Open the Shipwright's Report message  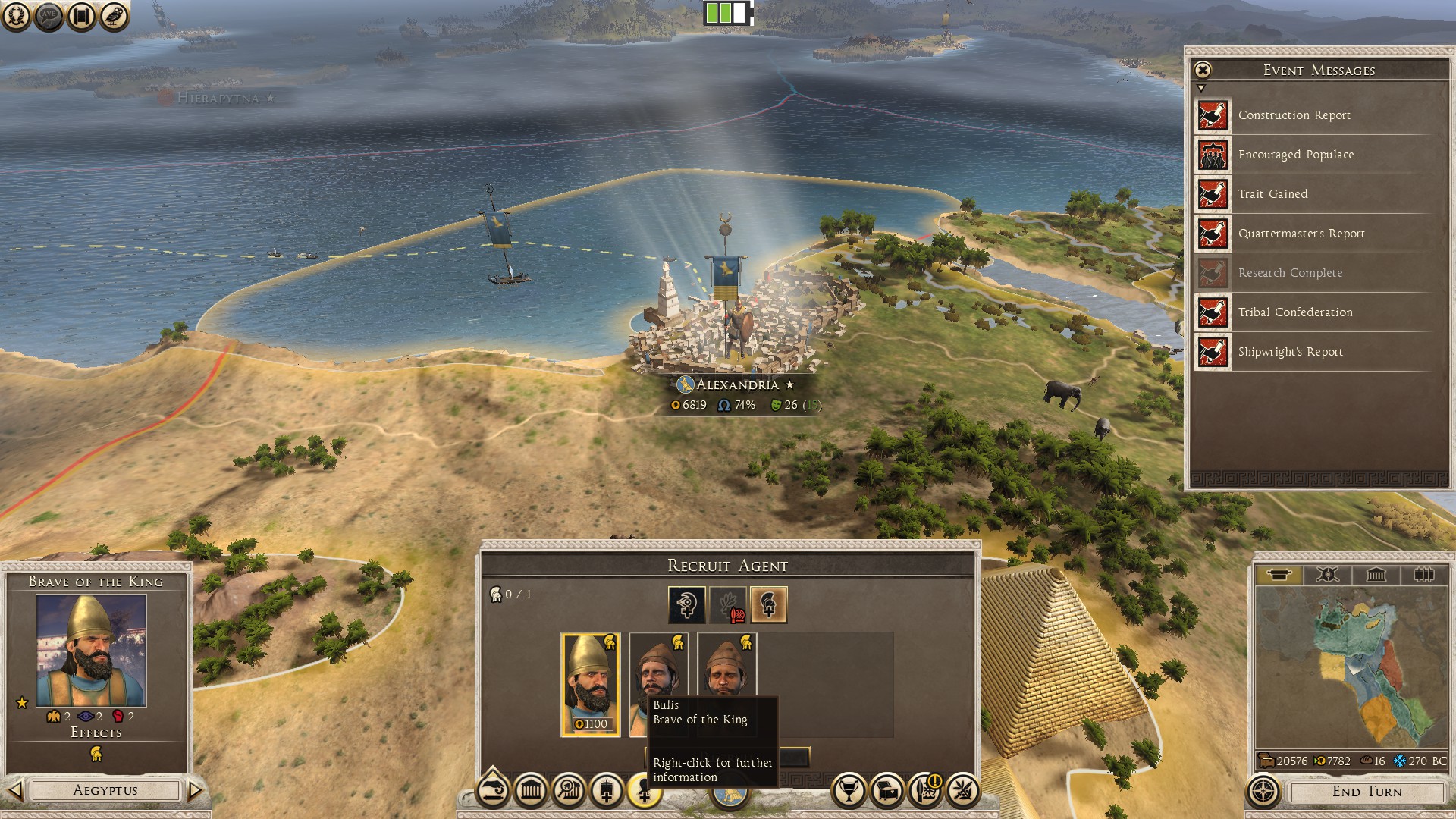point(1290,352)
